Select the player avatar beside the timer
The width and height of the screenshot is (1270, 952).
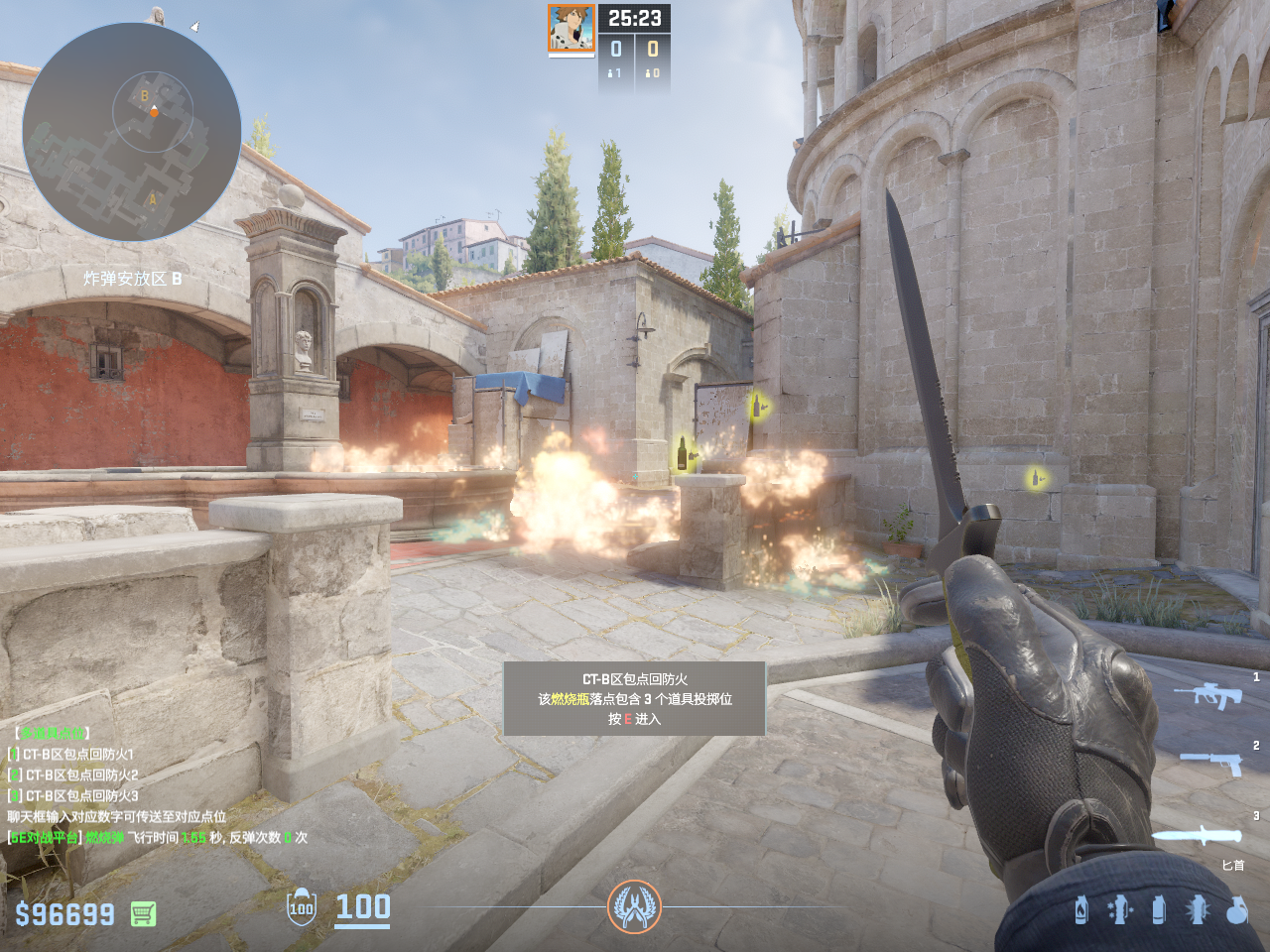click(571, 28)
